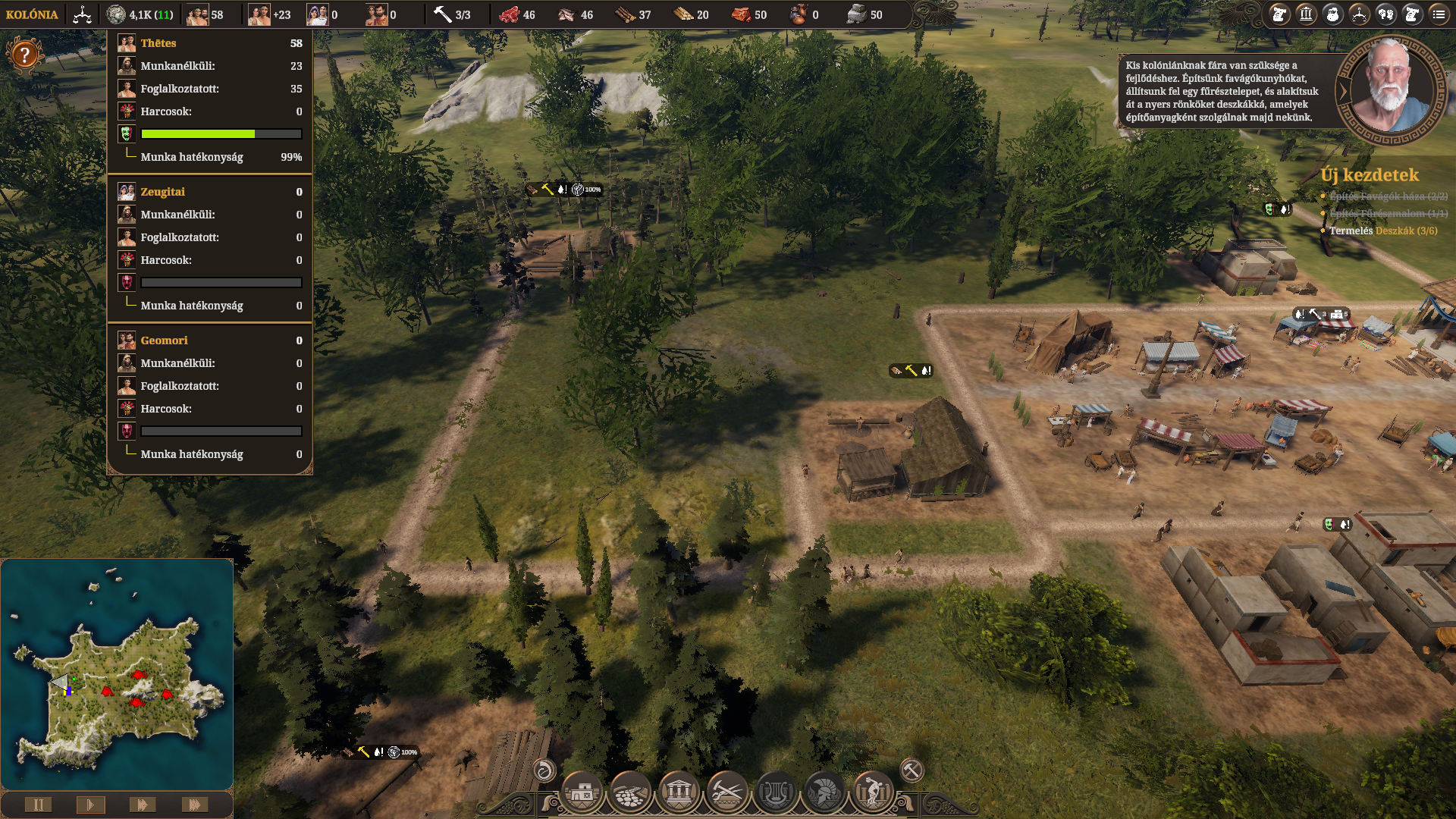Open the Spartan helmet military category
Image resolution: width=1456 pixels, height=819 pixels.
click(x=824, y=793)
